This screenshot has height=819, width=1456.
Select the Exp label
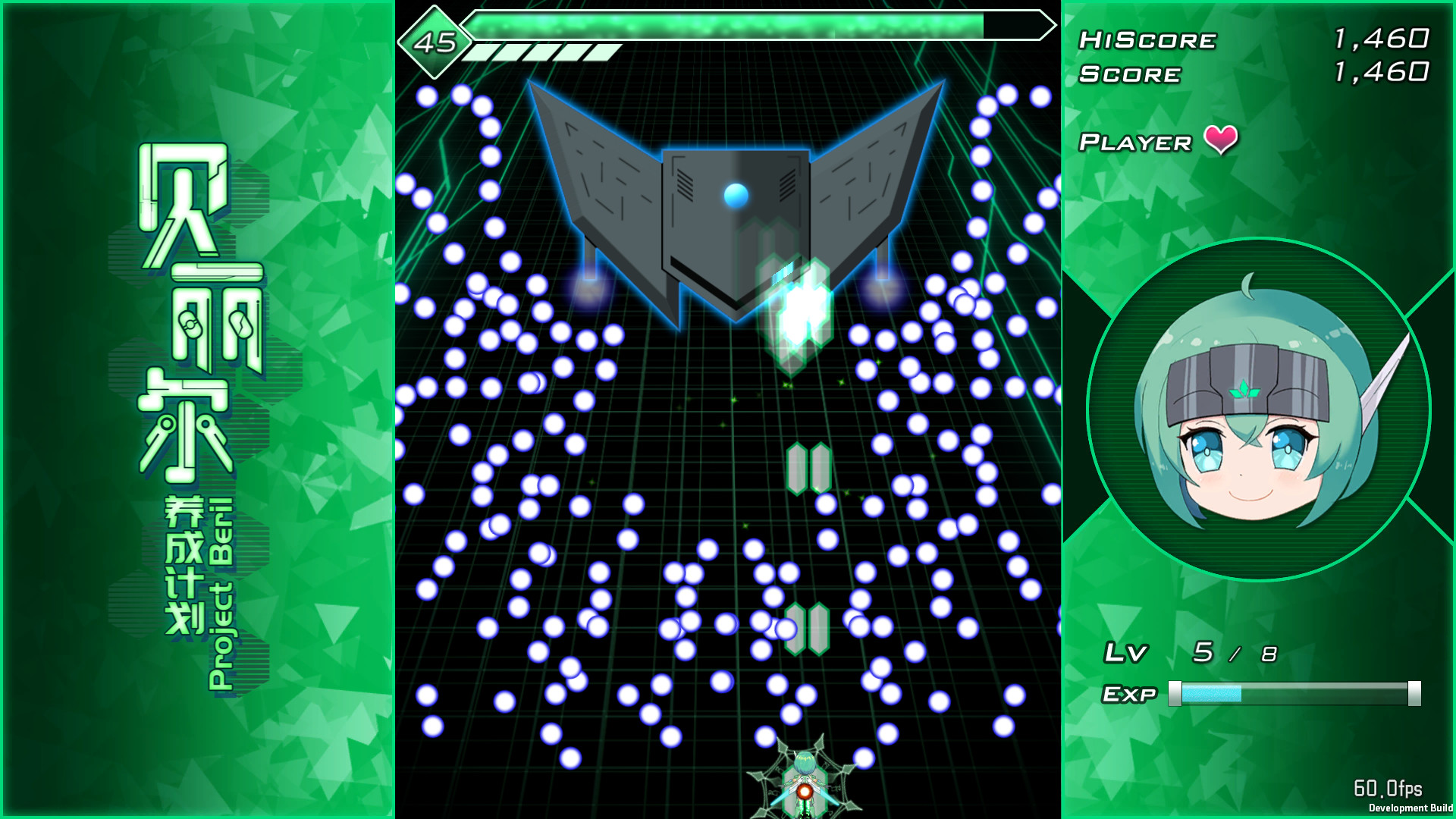tap(1130, 692)
